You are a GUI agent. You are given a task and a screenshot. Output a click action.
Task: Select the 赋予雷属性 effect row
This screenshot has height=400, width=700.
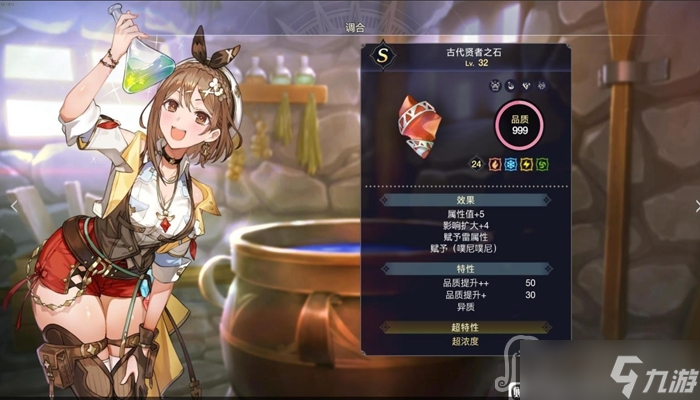click(457, 236)
